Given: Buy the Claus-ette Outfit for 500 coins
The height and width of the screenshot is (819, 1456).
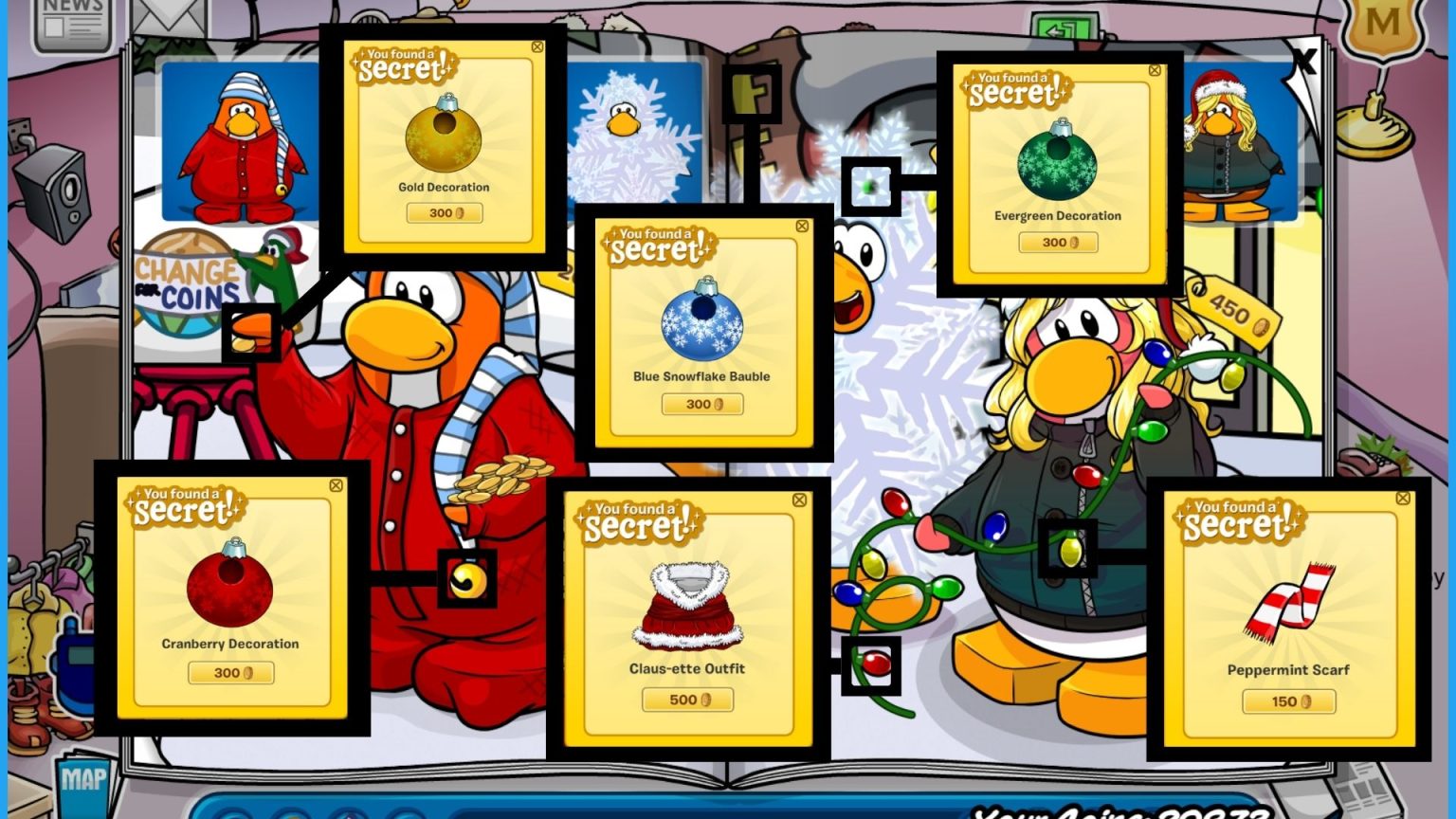Looking at the screenshot, I should point(686,700).
